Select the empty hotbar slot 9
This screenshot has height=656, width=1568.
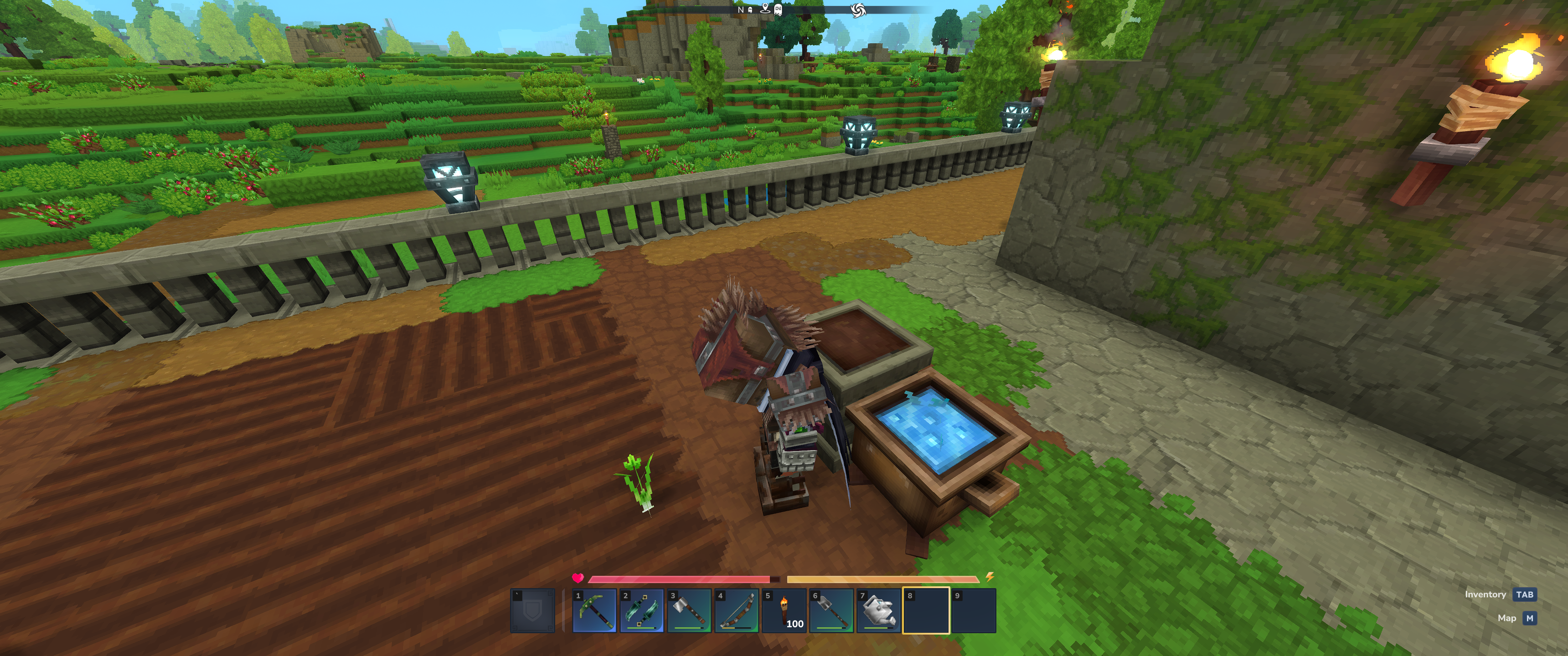pyautogui.click(x=973, y=610)
